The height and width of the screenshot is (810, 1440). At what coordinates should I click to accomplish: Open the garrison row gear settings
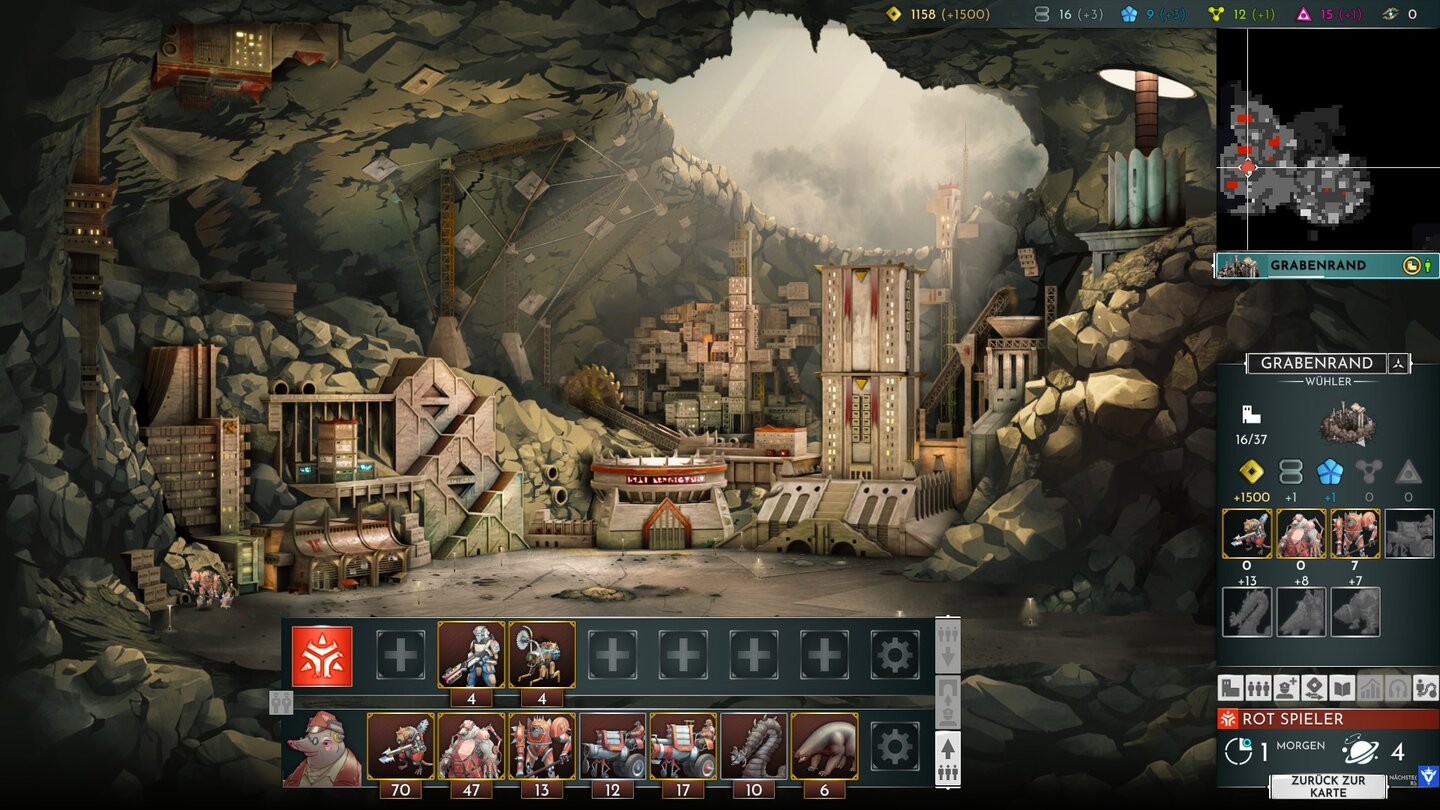point(894,656)
